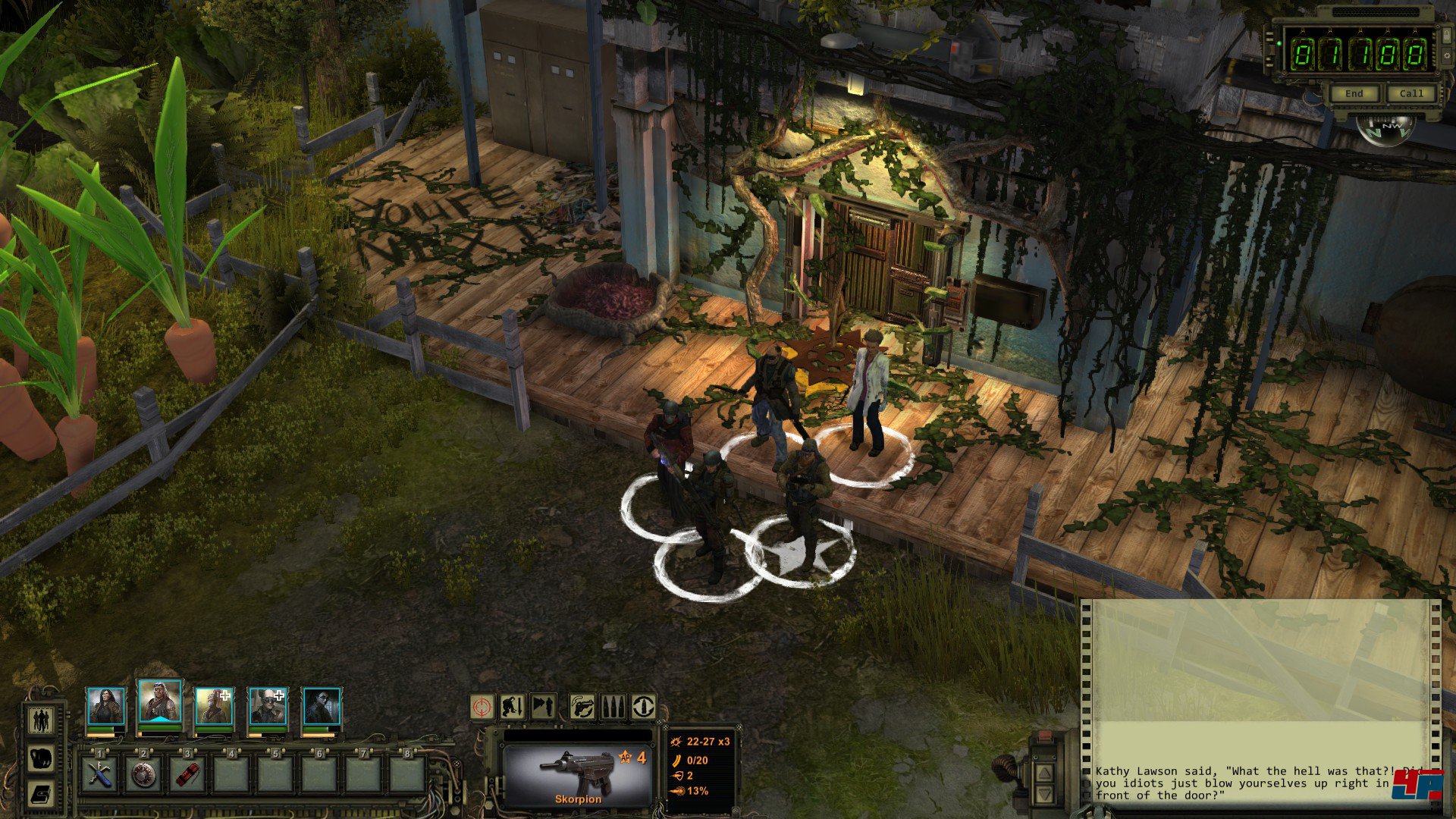
Task: Select the bald sunglasses ranger's portrait
Action: 268,707
